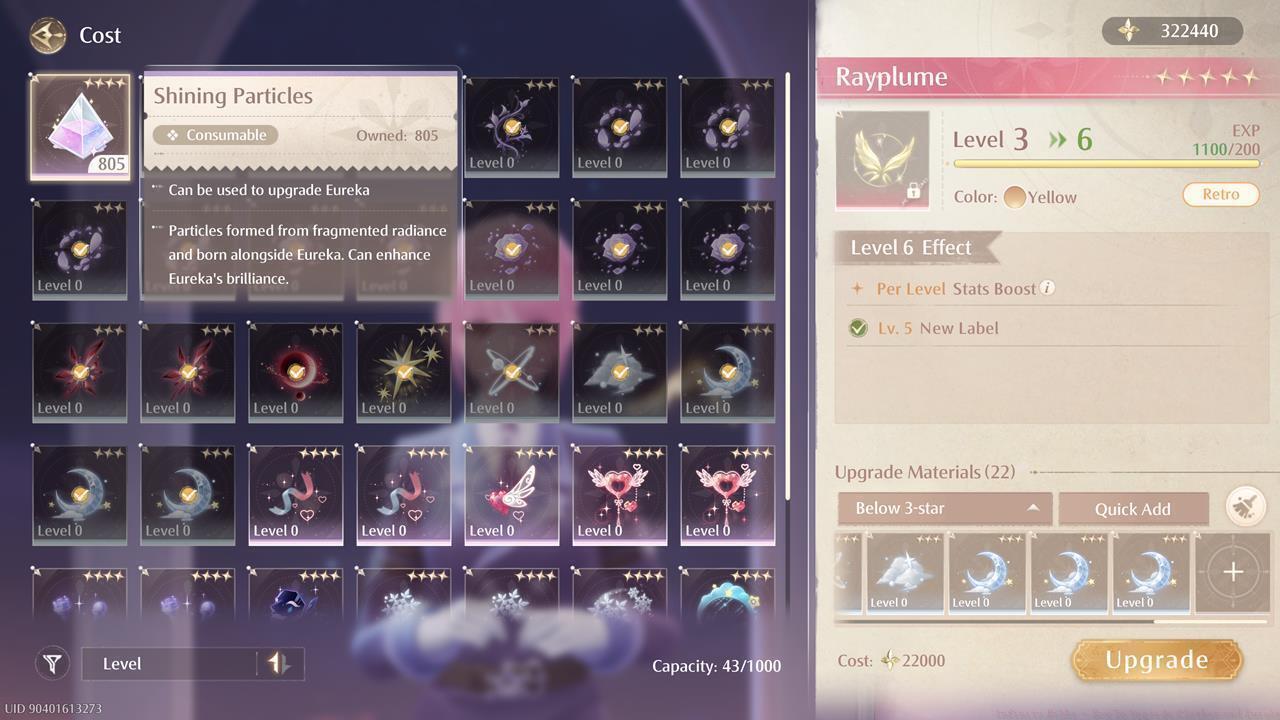Click the Shining Particles diamond thumbnail
Viewport: 1280px width, 720px height.
coord(80,127)
